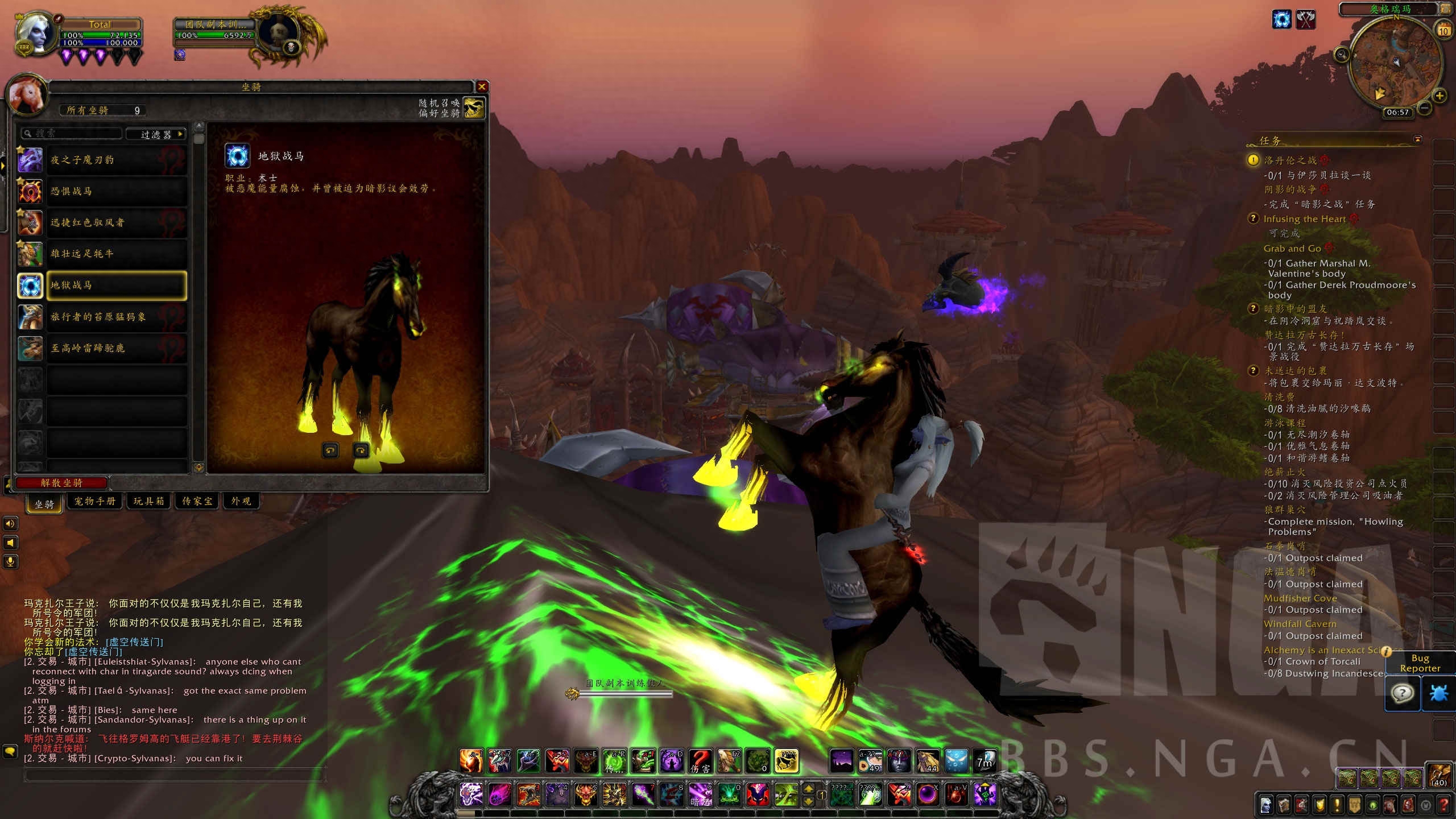This screenshot has width=1456, height=819.
Task: Close the mount journal window
Action: 482,86
